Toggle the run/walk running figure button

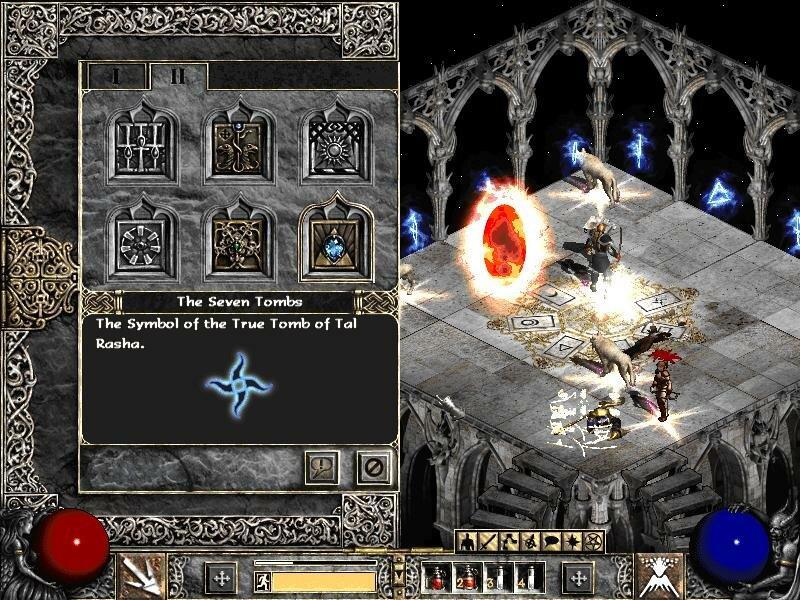coord(261,580)
